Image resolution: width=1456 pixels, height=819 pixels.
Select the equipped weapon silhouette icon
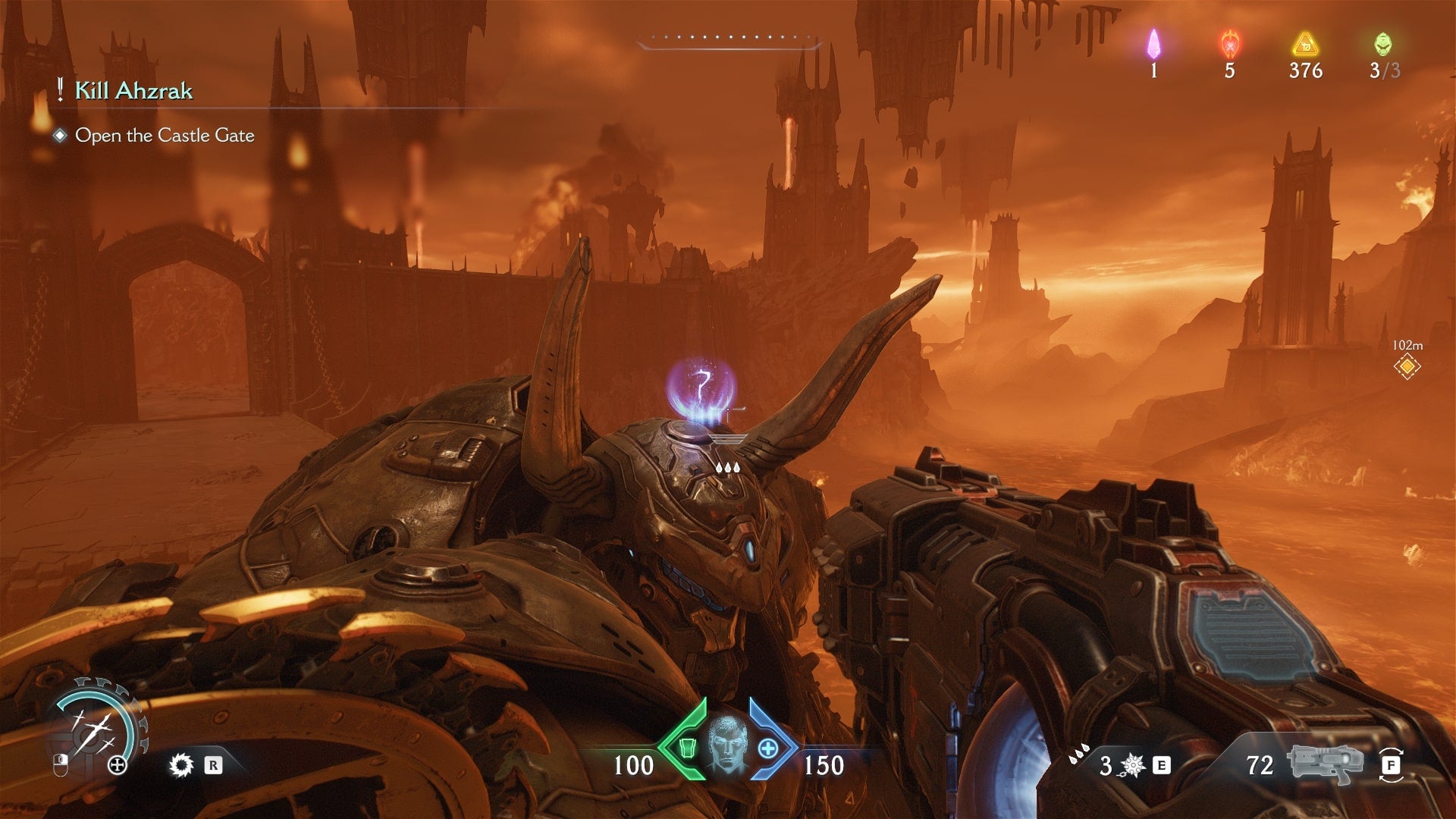(1326, 763)
